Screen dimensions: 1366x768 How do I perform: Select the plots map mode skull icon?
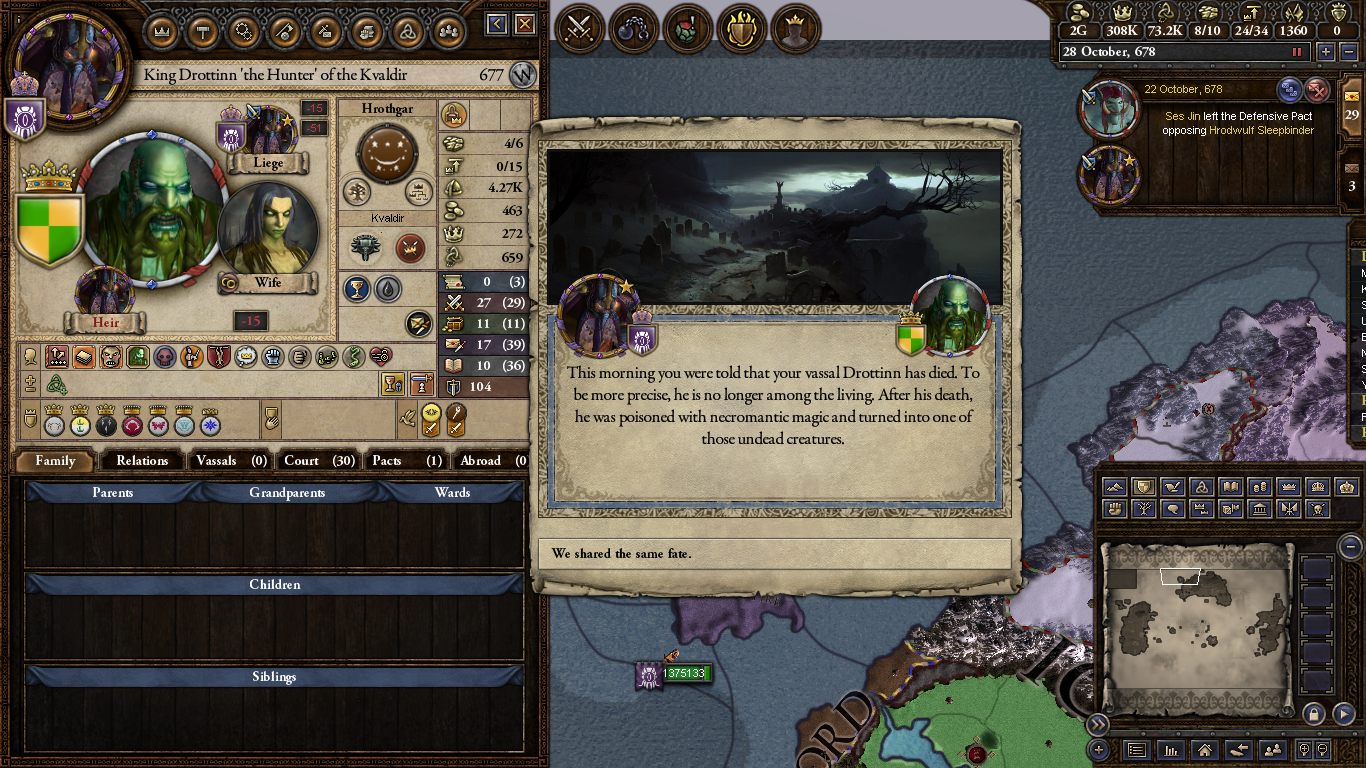point(1318,509)
